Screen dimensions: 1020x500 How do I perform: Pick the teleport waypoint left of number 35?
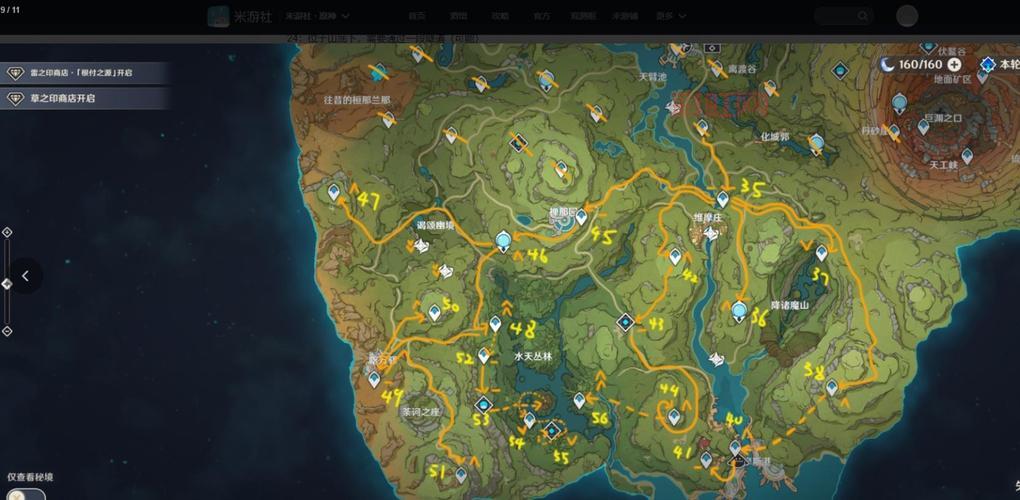click(x=722, y=198)
